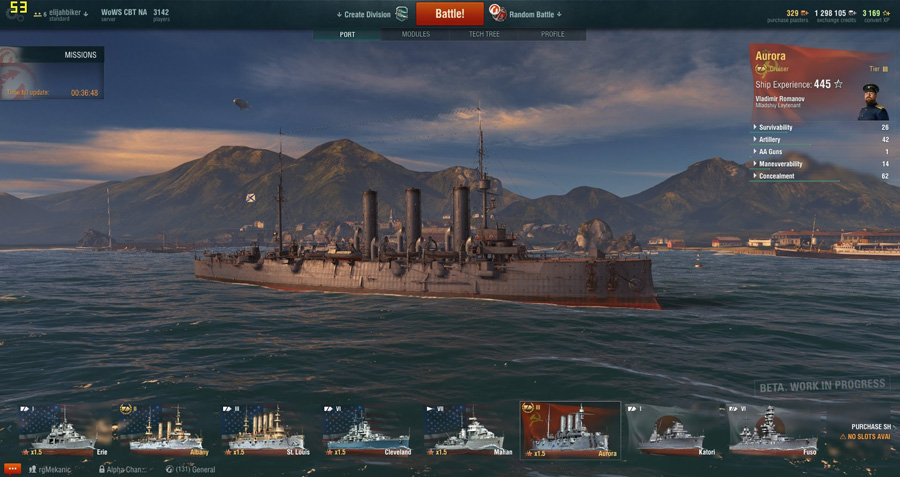The image size is (900, 477).
Task: Start the match with the Battle! button
Action: 449,14
